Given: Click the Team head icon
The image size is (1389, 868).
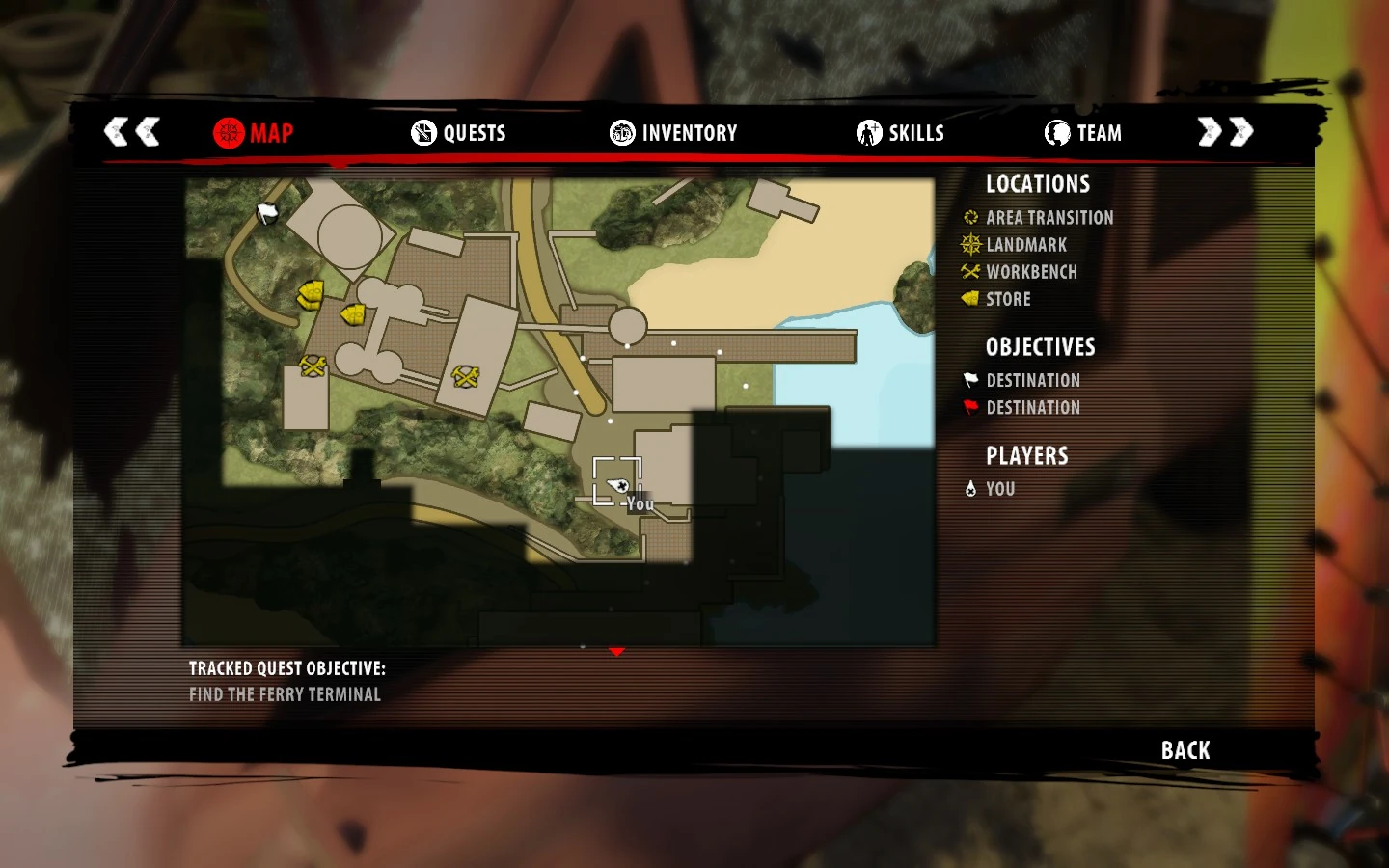Looking at the screenshot, I should [1057, 133].
